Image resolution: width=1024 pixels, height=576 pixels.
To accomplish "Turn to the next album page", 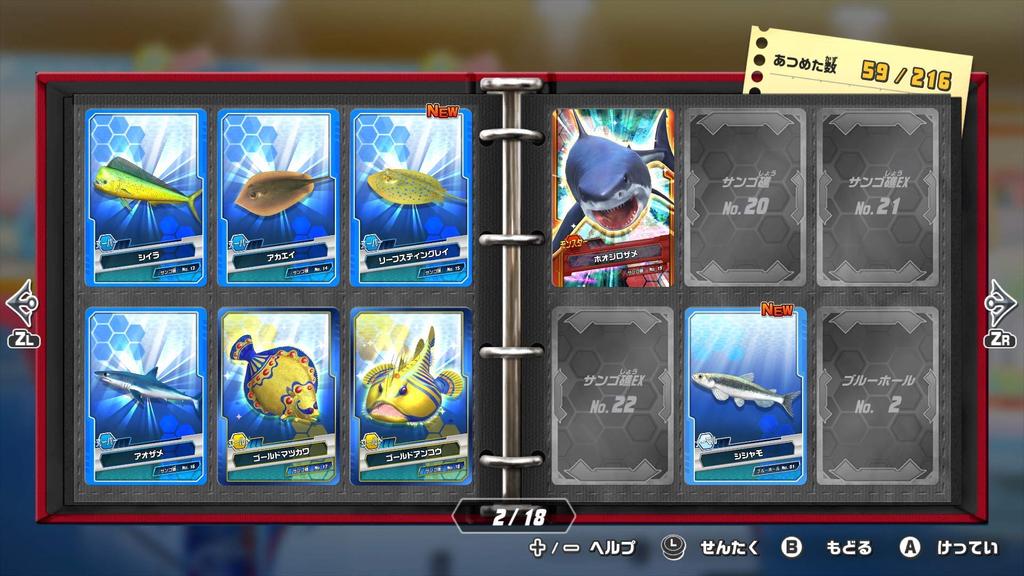I will [1000, 312].
